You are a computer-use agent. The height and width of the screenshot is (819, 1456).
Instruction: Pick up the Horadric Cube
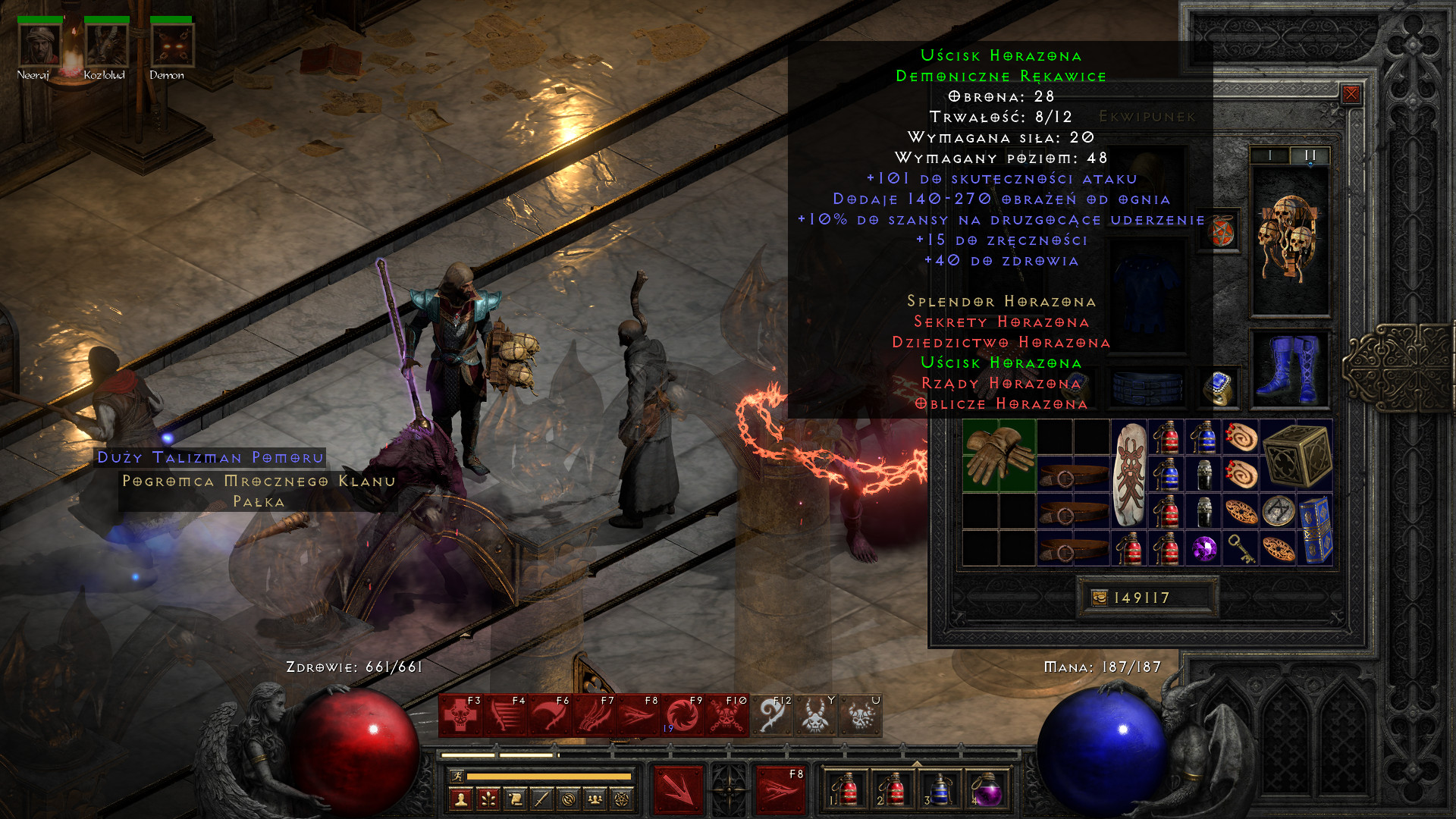tap(1297, 455)
